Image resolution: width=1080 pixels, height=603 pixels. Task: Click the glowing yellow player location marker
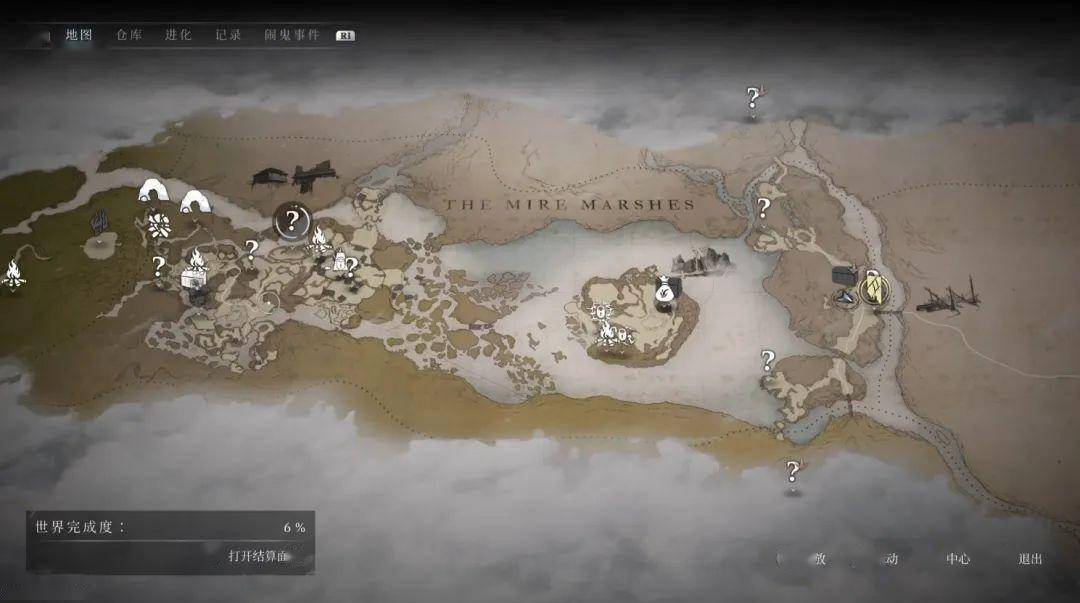tap(874, 290)
